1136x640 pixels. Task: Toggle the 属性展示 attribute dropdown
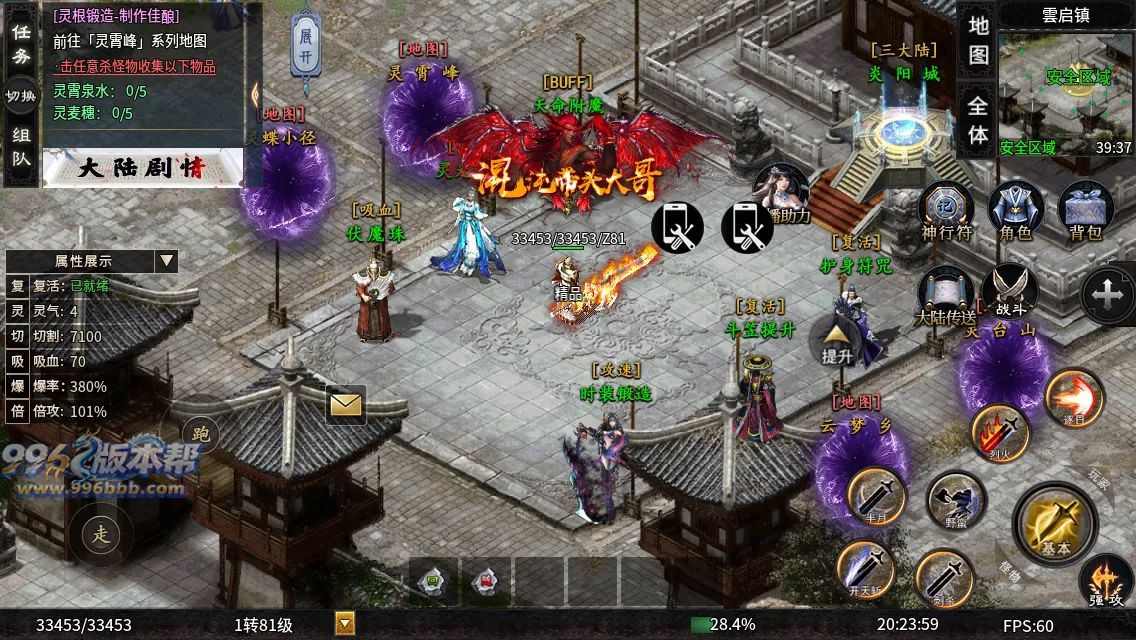tap(166, 261)
